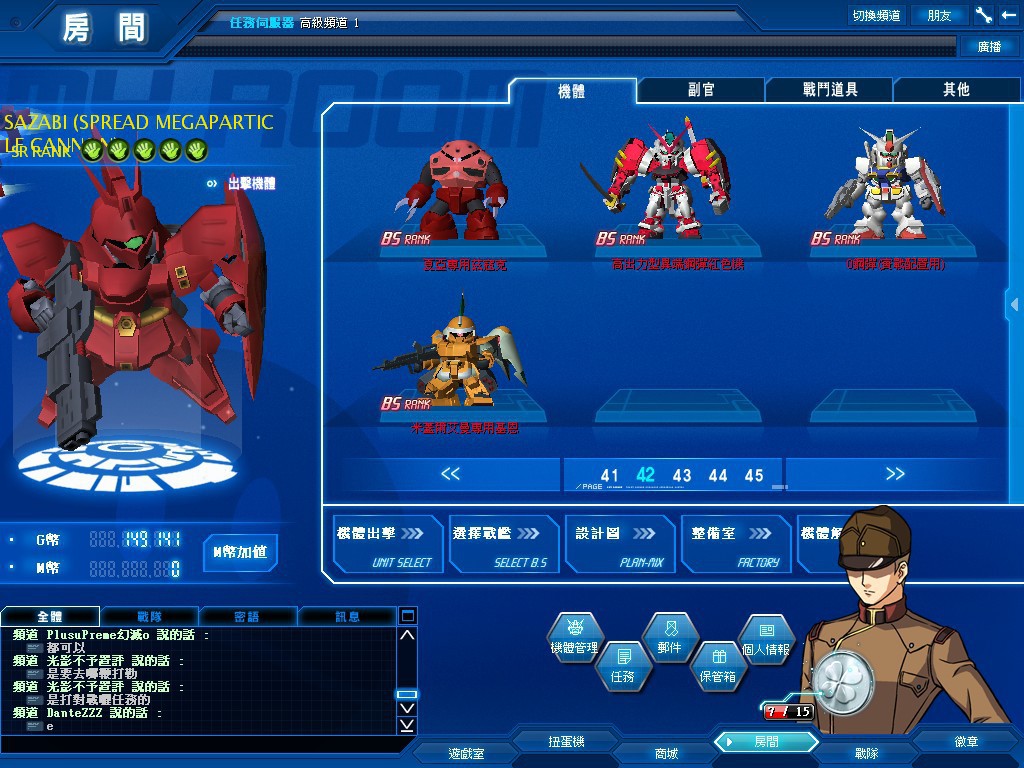Open the 任務 missions icon

tap(621, 665)
